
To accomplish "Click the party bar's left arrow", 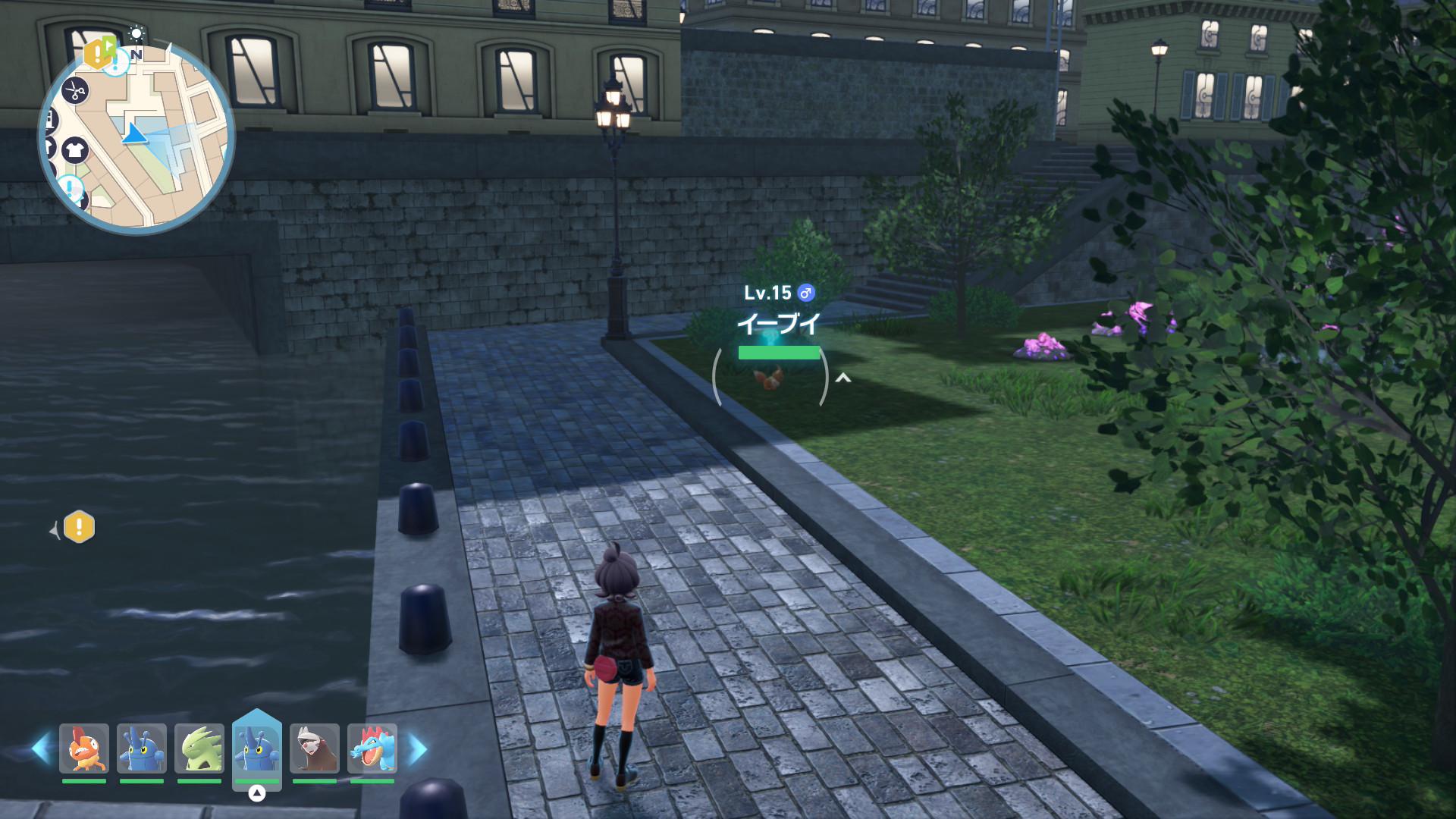I will (41, 748).
